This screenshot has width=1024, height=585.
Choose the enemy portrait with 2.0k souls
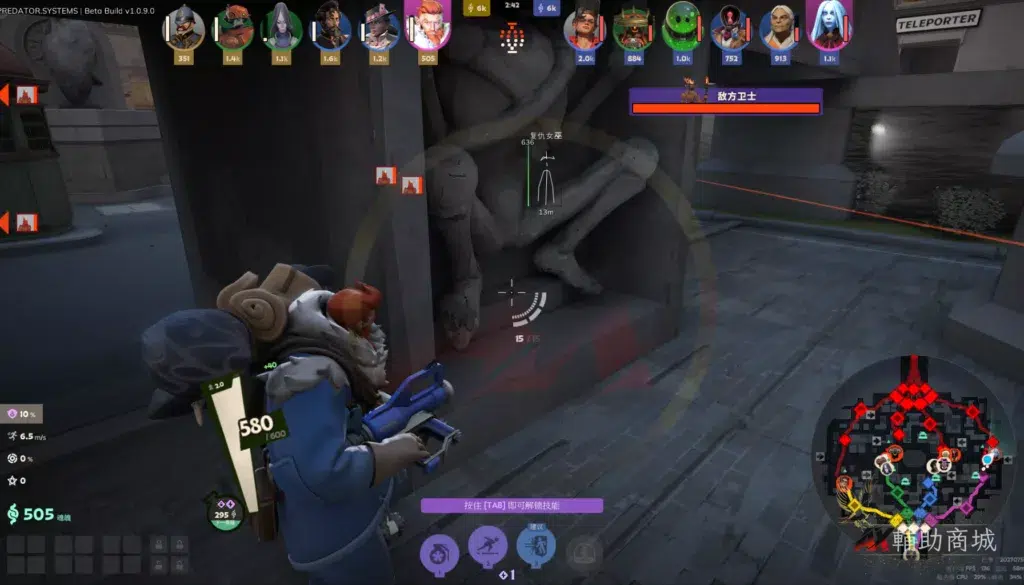click(585, 26)
